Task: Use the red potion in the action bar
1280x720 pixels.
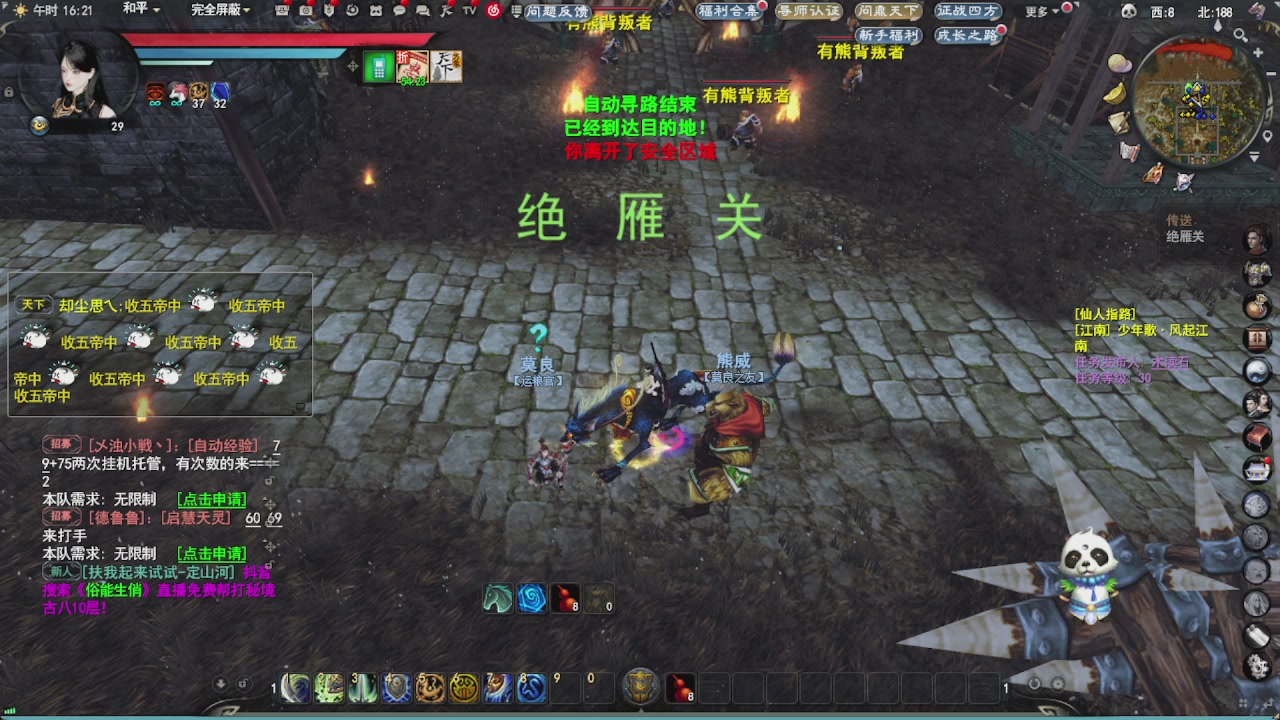Action: tap(681, 688)
